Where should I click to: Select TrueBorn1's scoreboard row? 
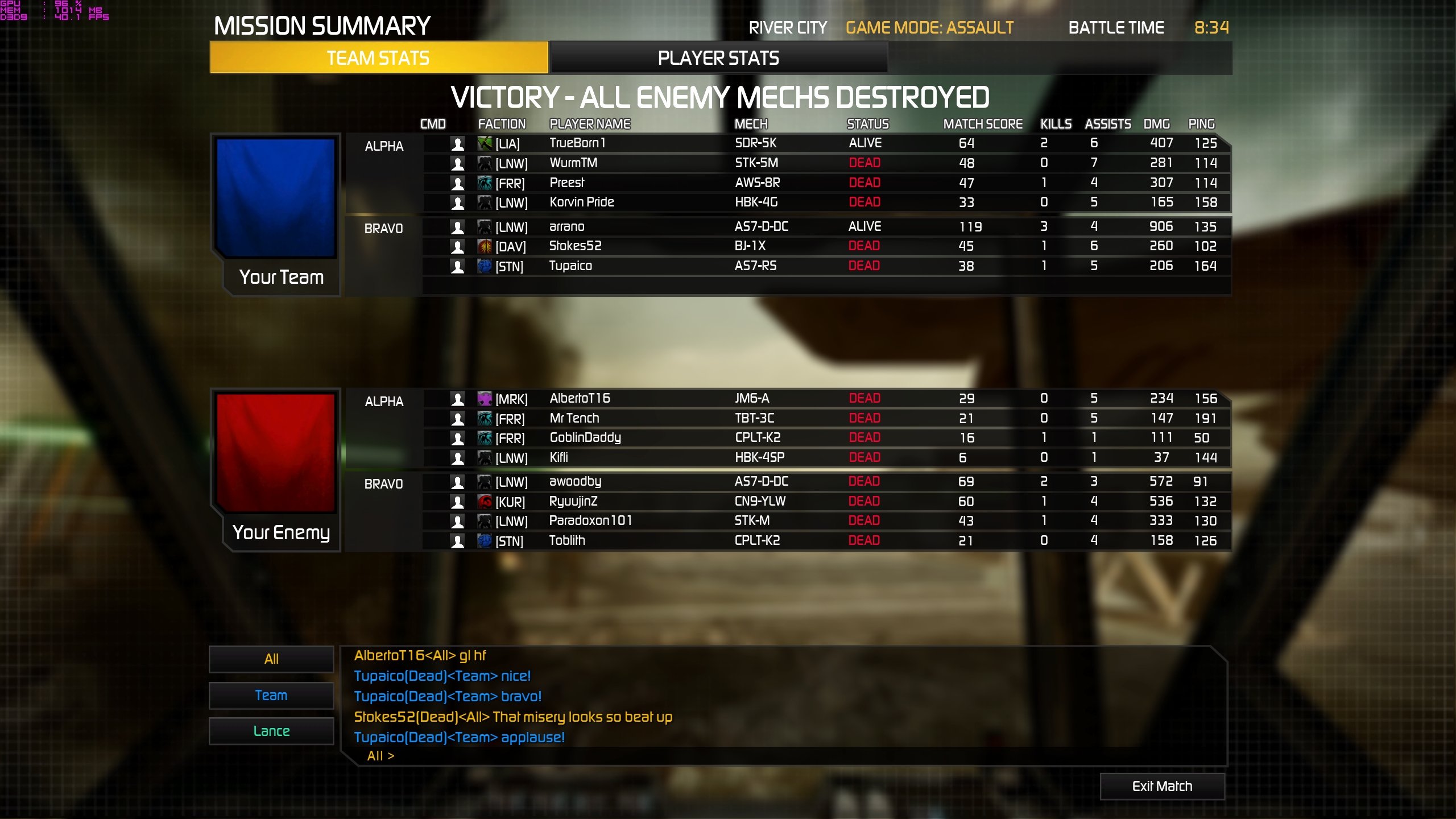coord(825,143)
